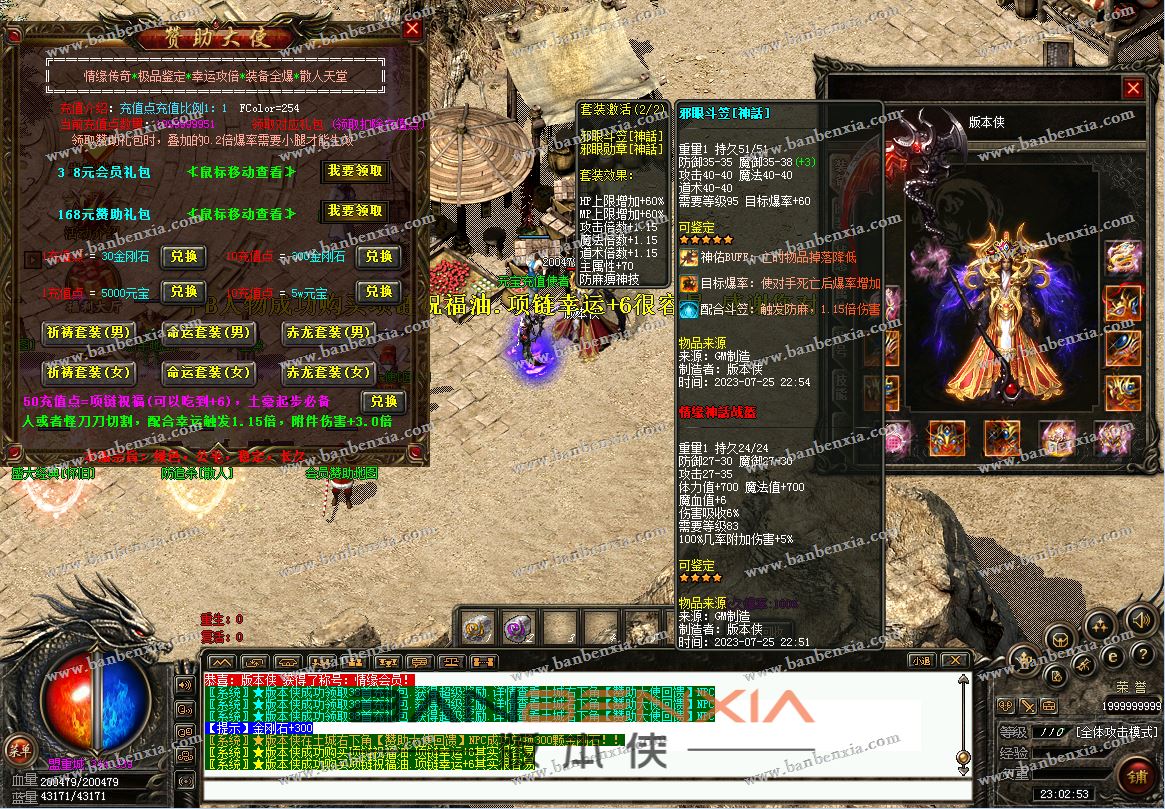Exchange 1 point for 5000 yuanbao
Image resolution: width=1165 pixels, height=809 pixels.
coord(183,292)
